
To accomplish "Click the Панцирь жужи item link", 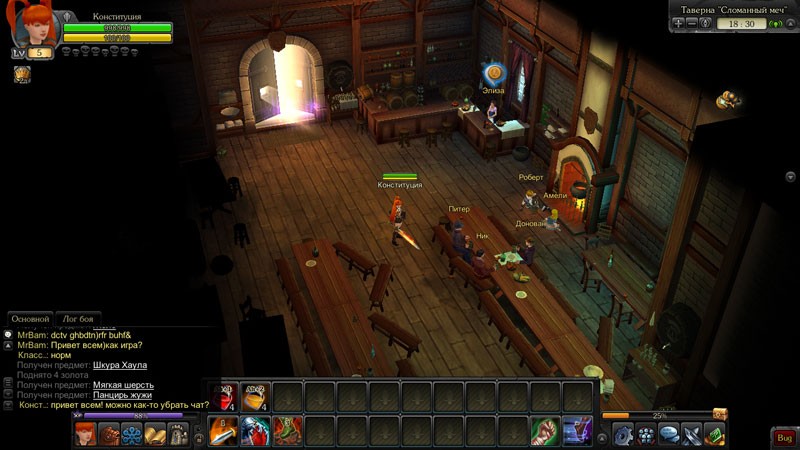I will coord(124,395).
